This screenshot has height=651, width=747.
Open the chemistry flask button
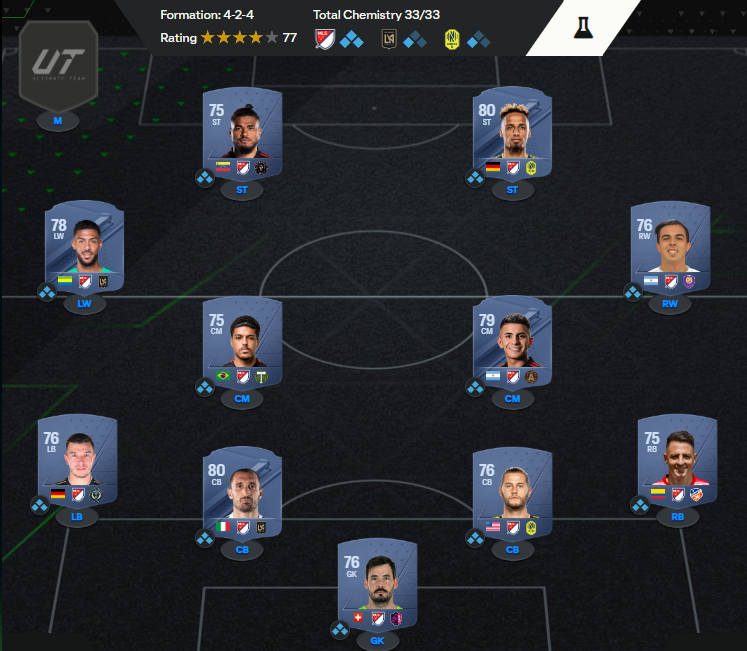585,27
